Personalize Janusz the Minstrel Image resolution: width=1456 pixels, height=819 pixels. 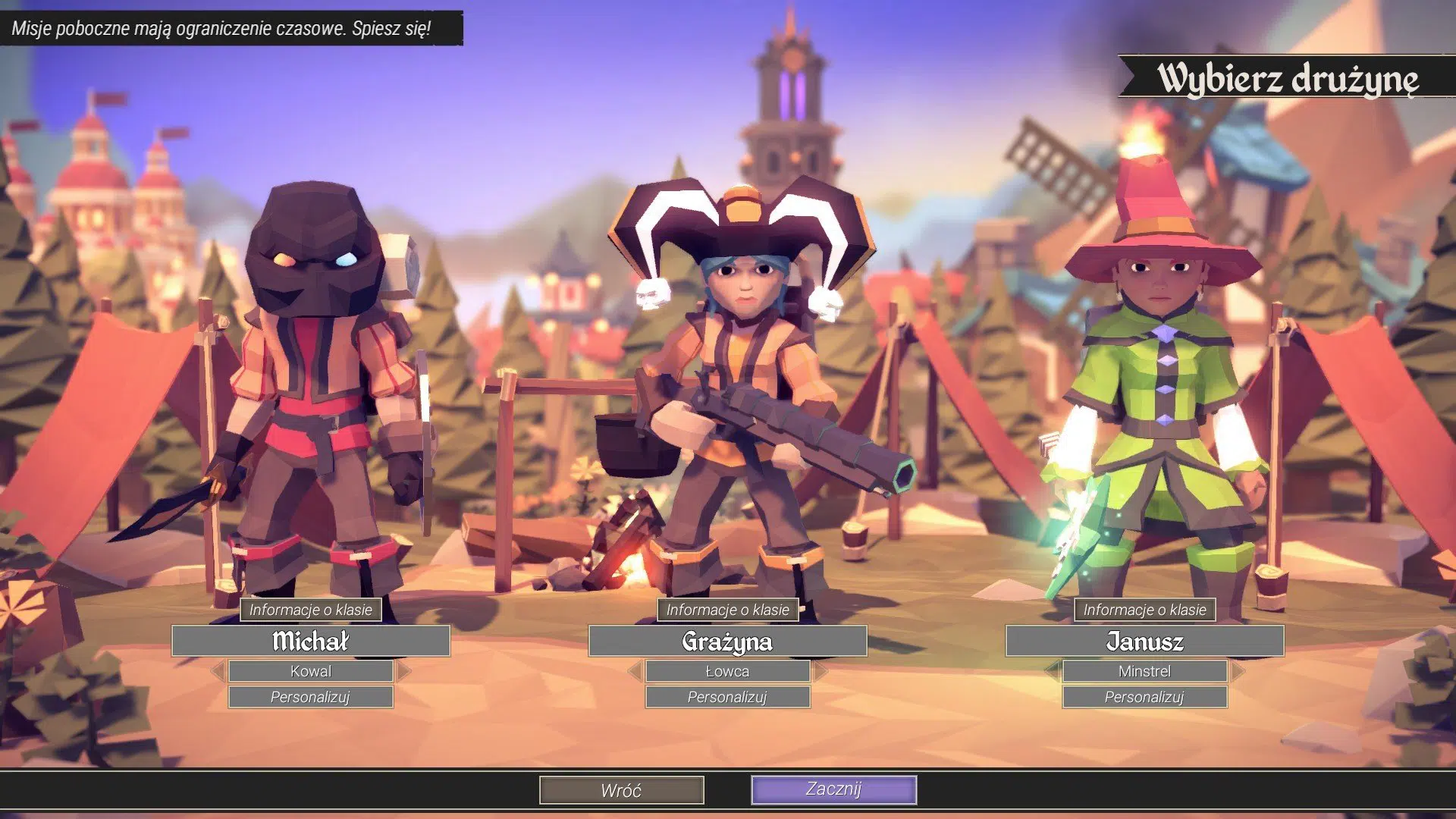[x=1144, y=697]
